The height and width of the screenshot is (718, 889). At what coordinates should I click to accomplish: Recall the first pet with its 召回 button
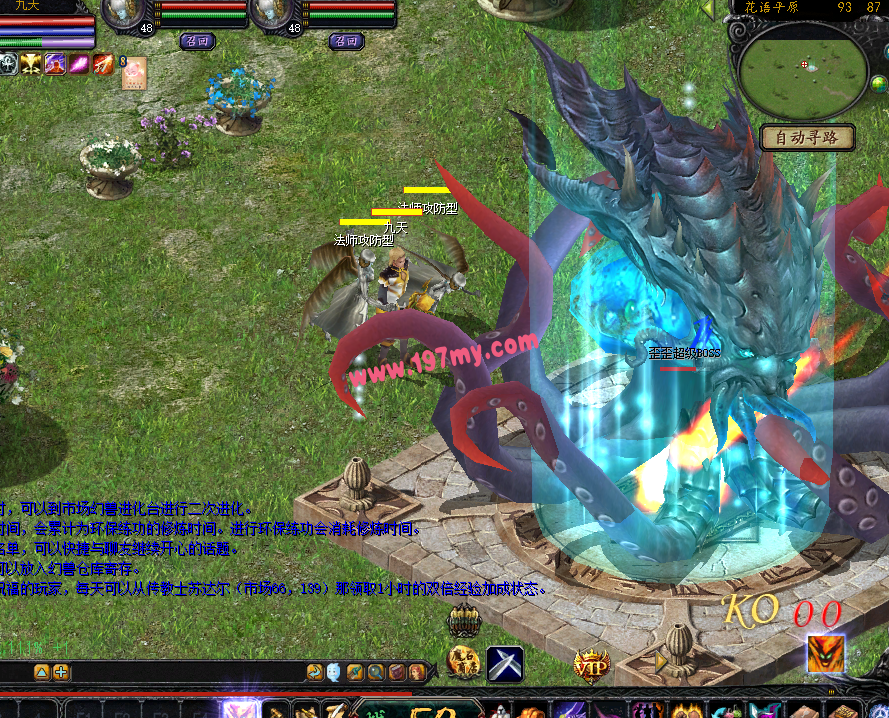(x=198, y=41)
